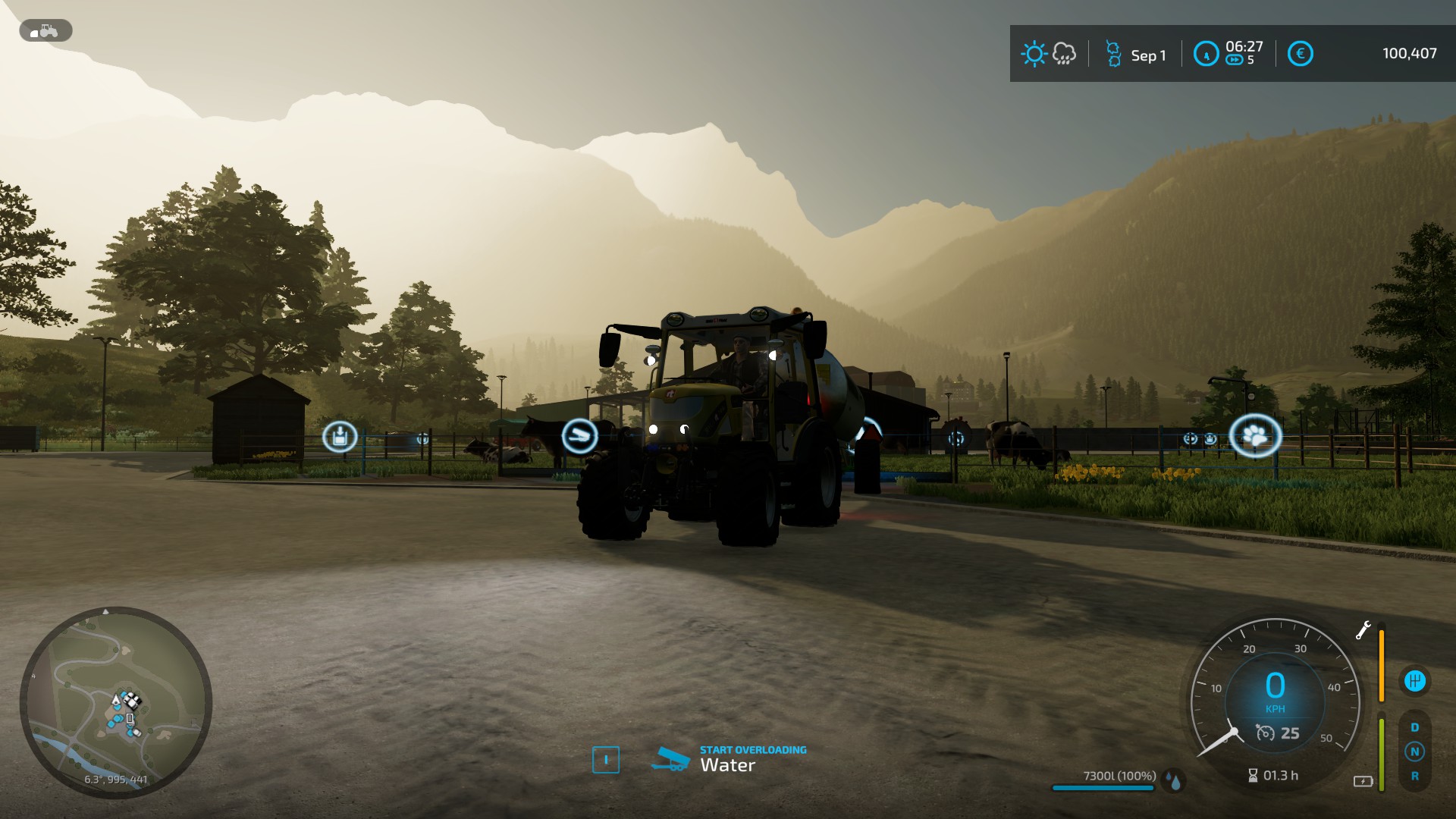Select the feeding trough marker icon
Screen dimensions: 1456x819
[x=579, y=436]
